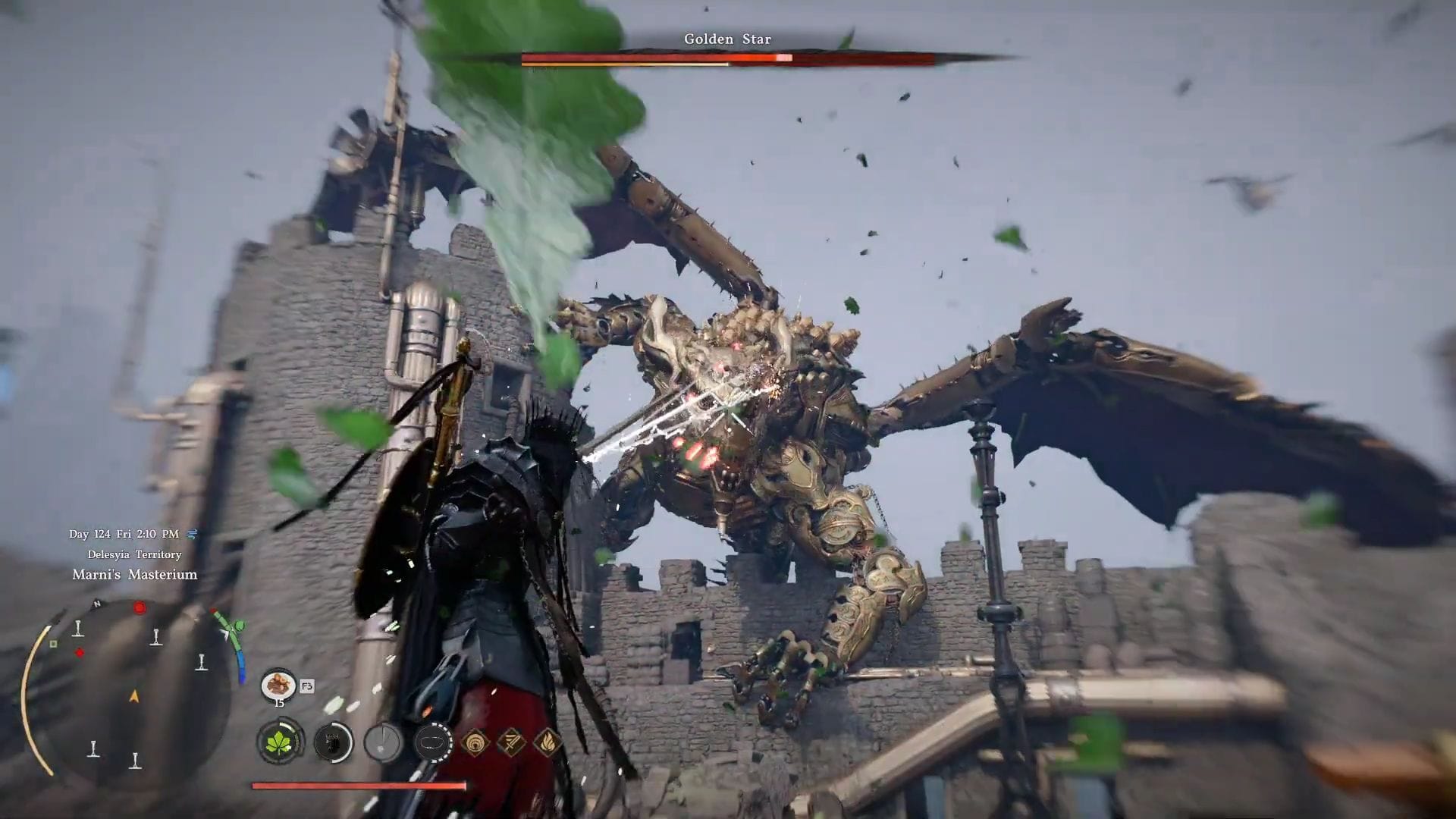The image size is (1456, 819).
Task: Click the North marker on the minimap
Action: coord(96,603)
